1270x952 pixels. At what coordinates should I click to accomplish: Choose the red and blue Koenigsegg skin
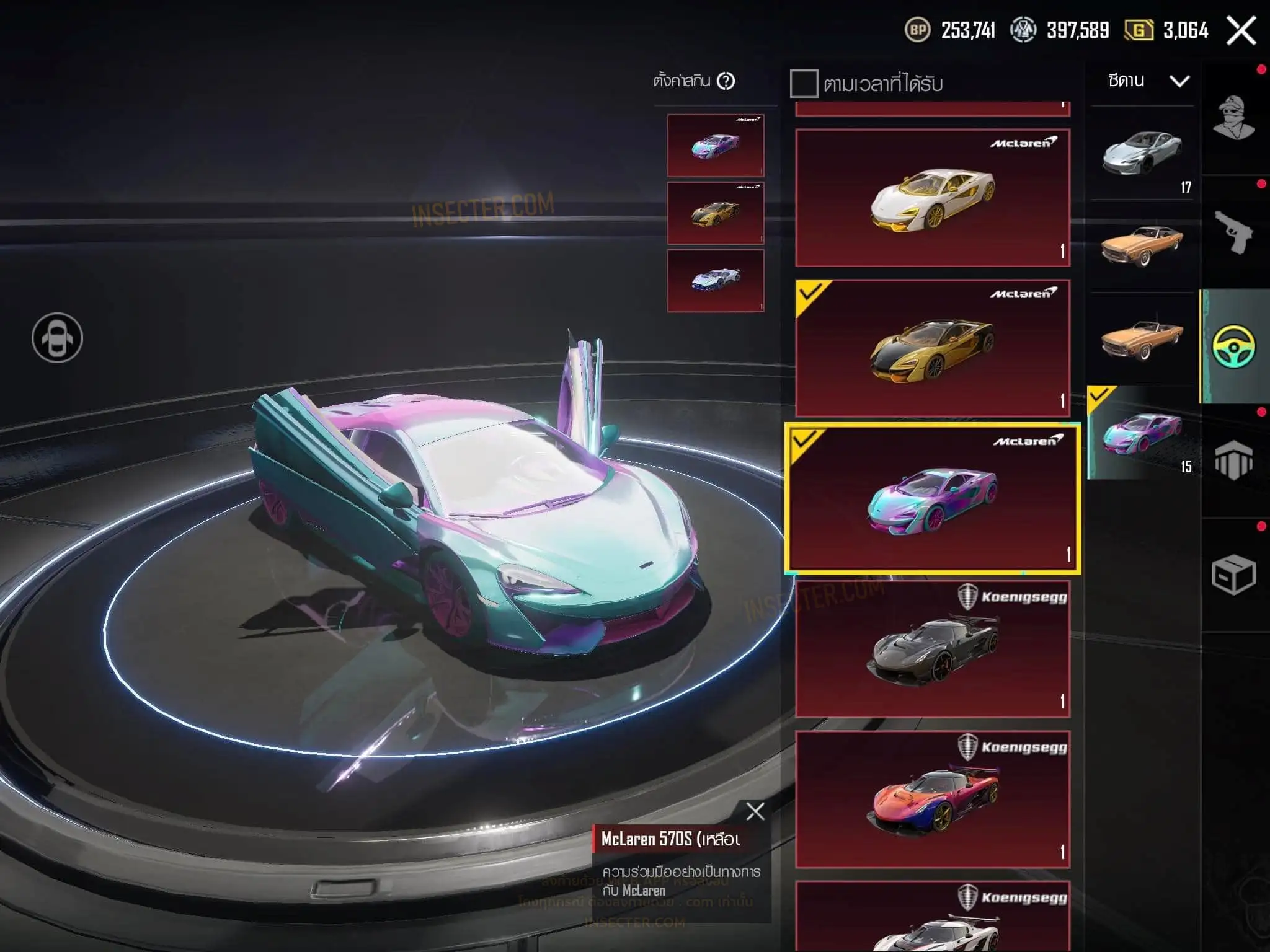(x=933, y=800)
